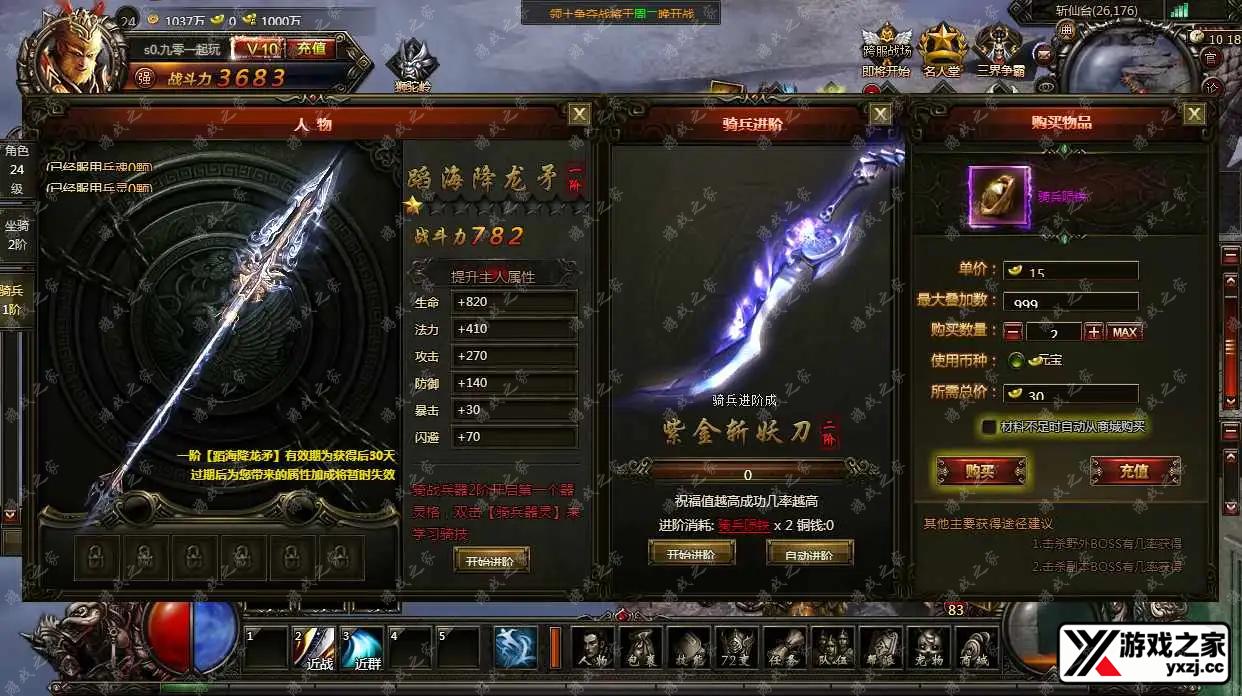Activate 自动进阶 auto upgrade
The width and height of the screenshot is (1242, 696).
809,553
